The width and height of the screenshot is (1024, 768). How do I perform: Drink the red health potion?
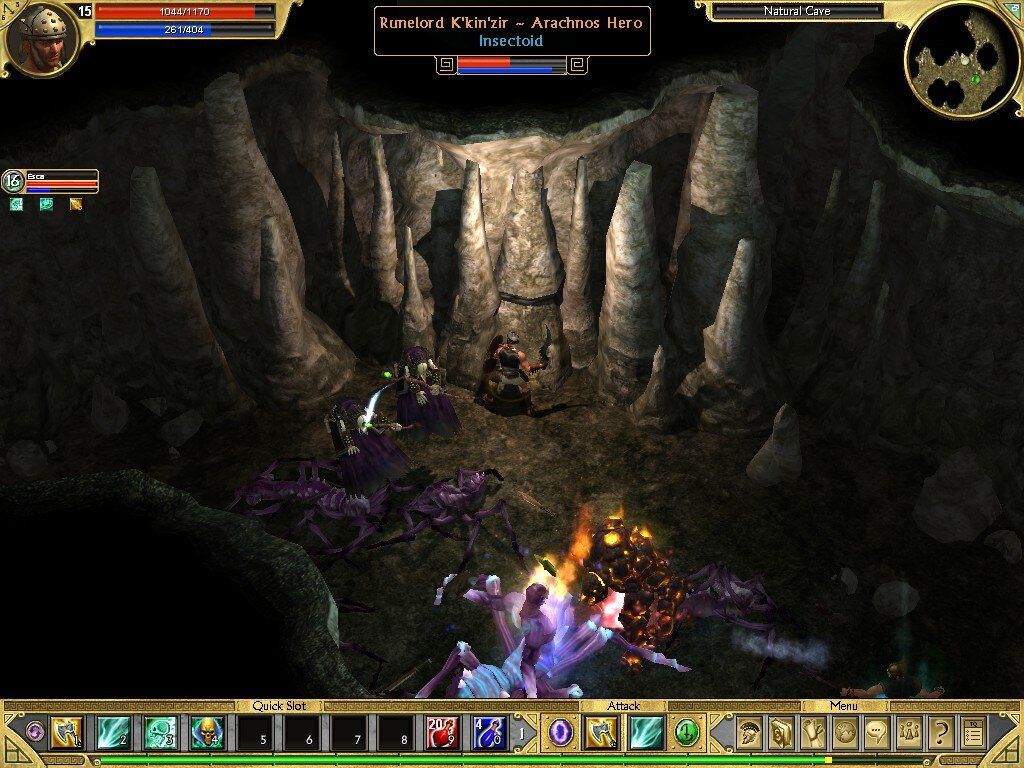click(x=443, y=733)
